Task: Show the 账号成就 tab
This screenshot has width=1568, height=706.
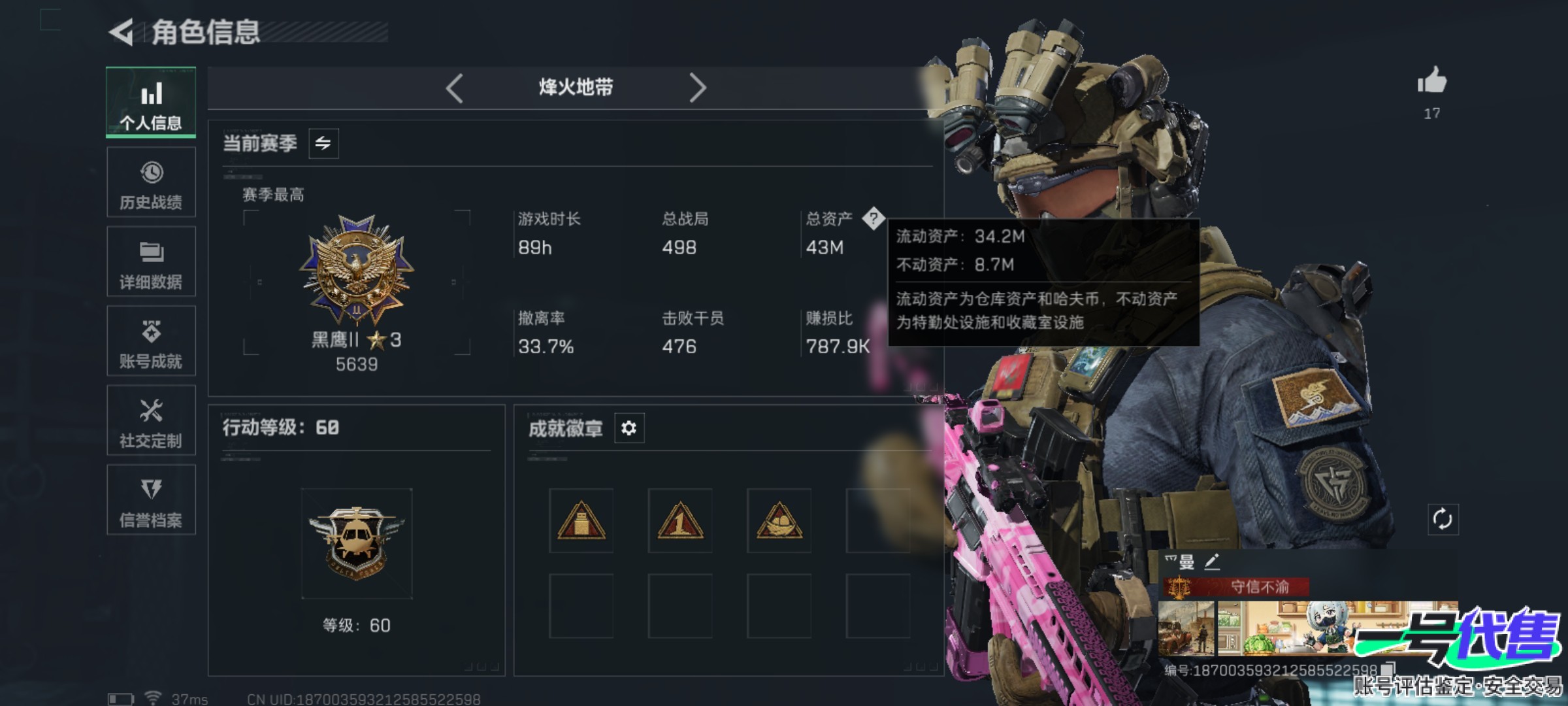Action: point(151,341)
